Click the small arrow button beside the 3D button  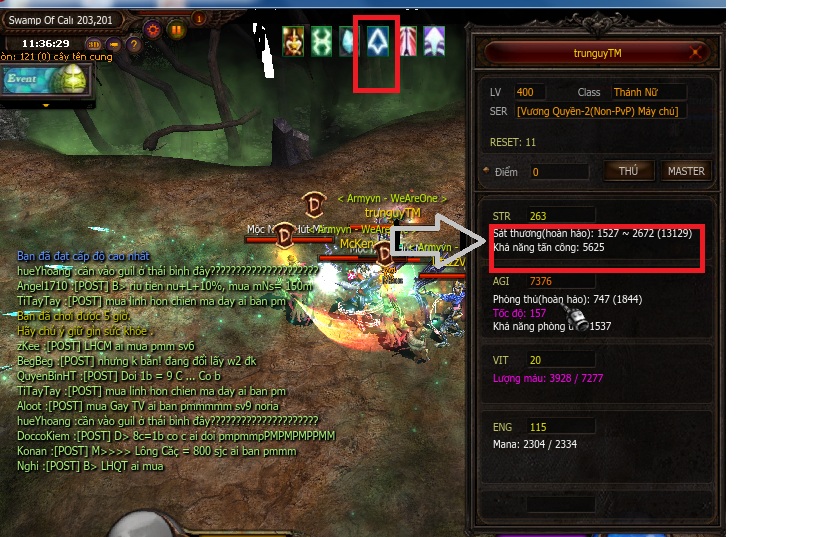tap(114, 44)
